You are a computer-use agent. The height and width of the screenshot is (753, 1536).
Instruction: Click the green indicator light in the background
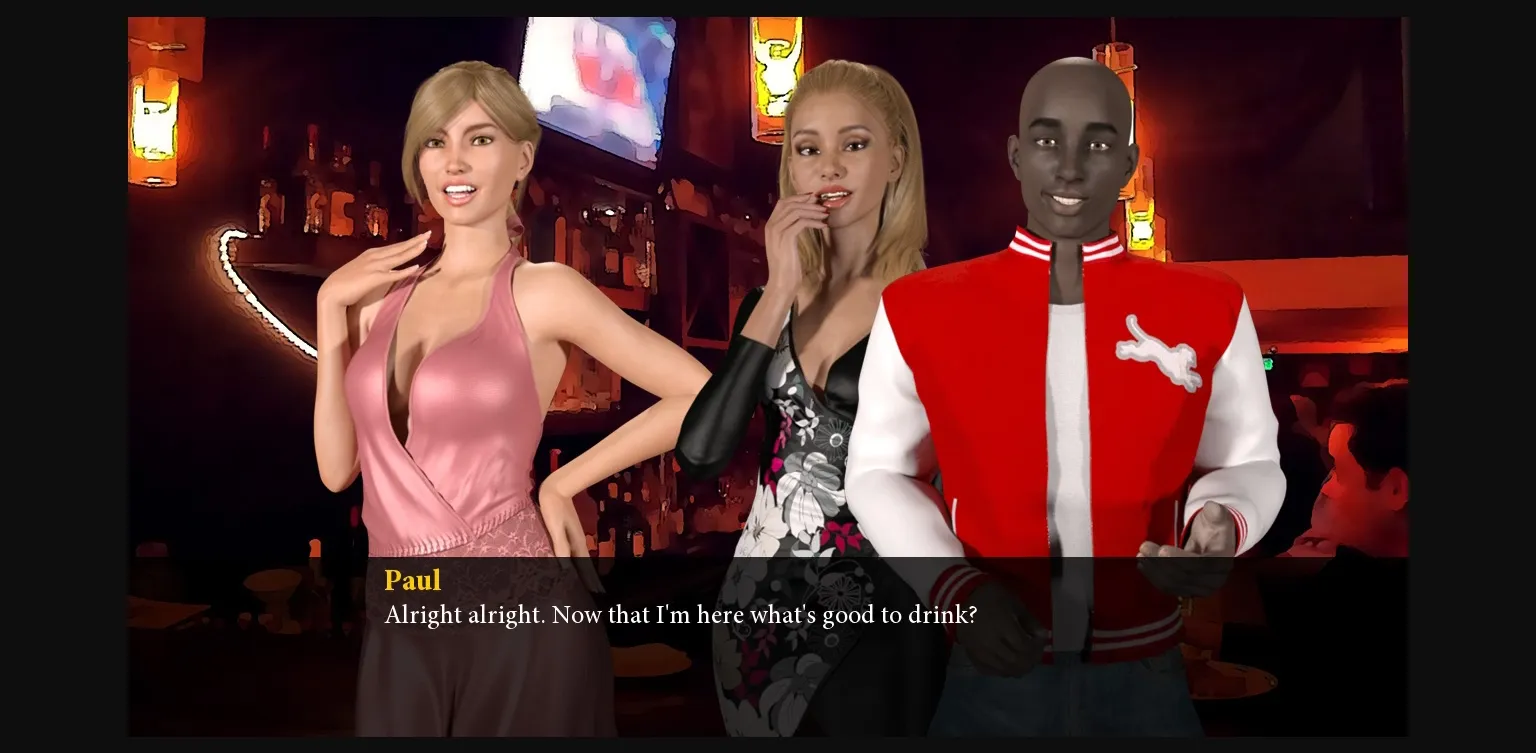point(1270,363)
